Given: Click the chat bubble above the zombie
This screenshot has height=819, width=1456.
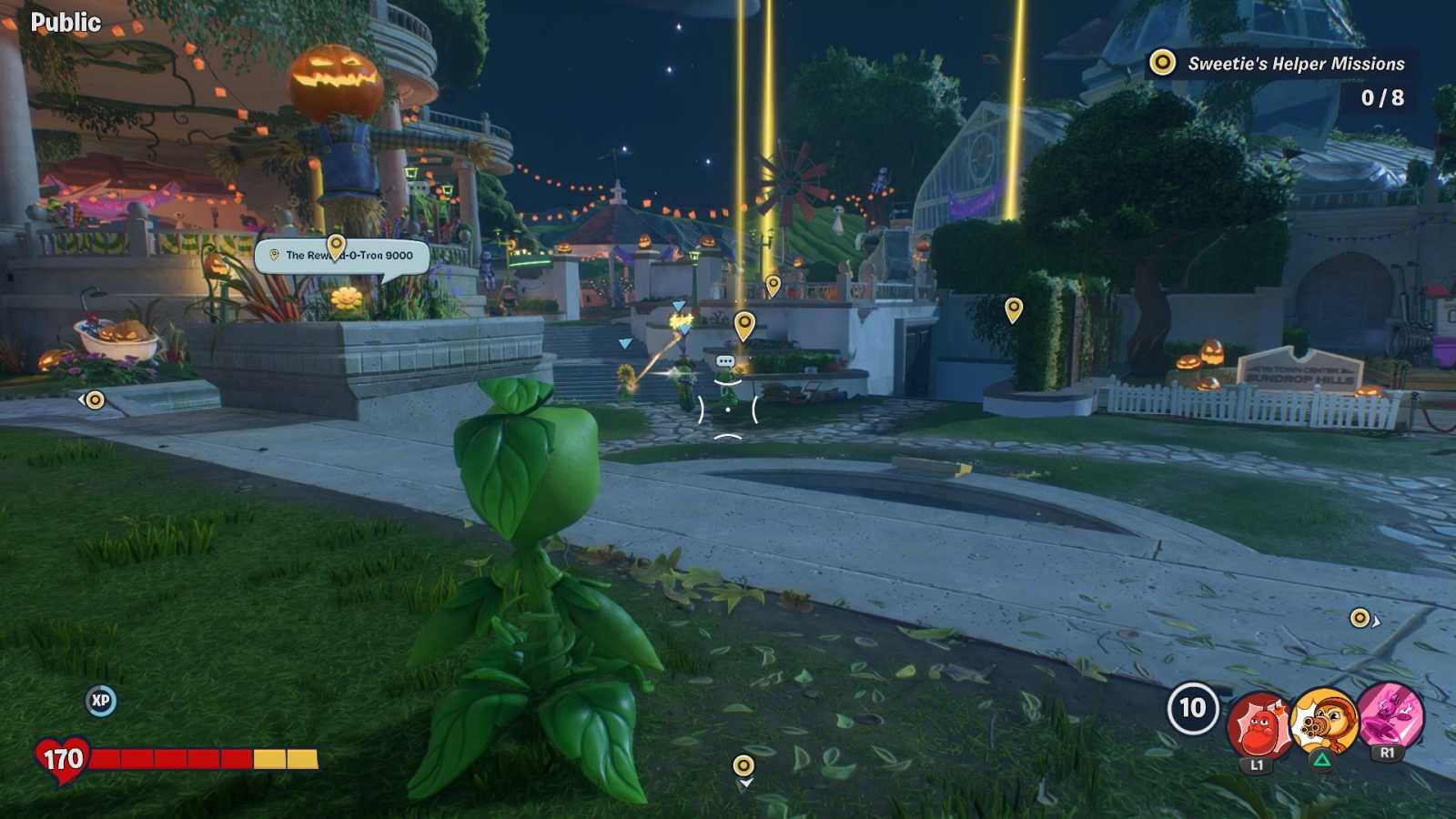Looking at the screenshot, I should 725,359.
